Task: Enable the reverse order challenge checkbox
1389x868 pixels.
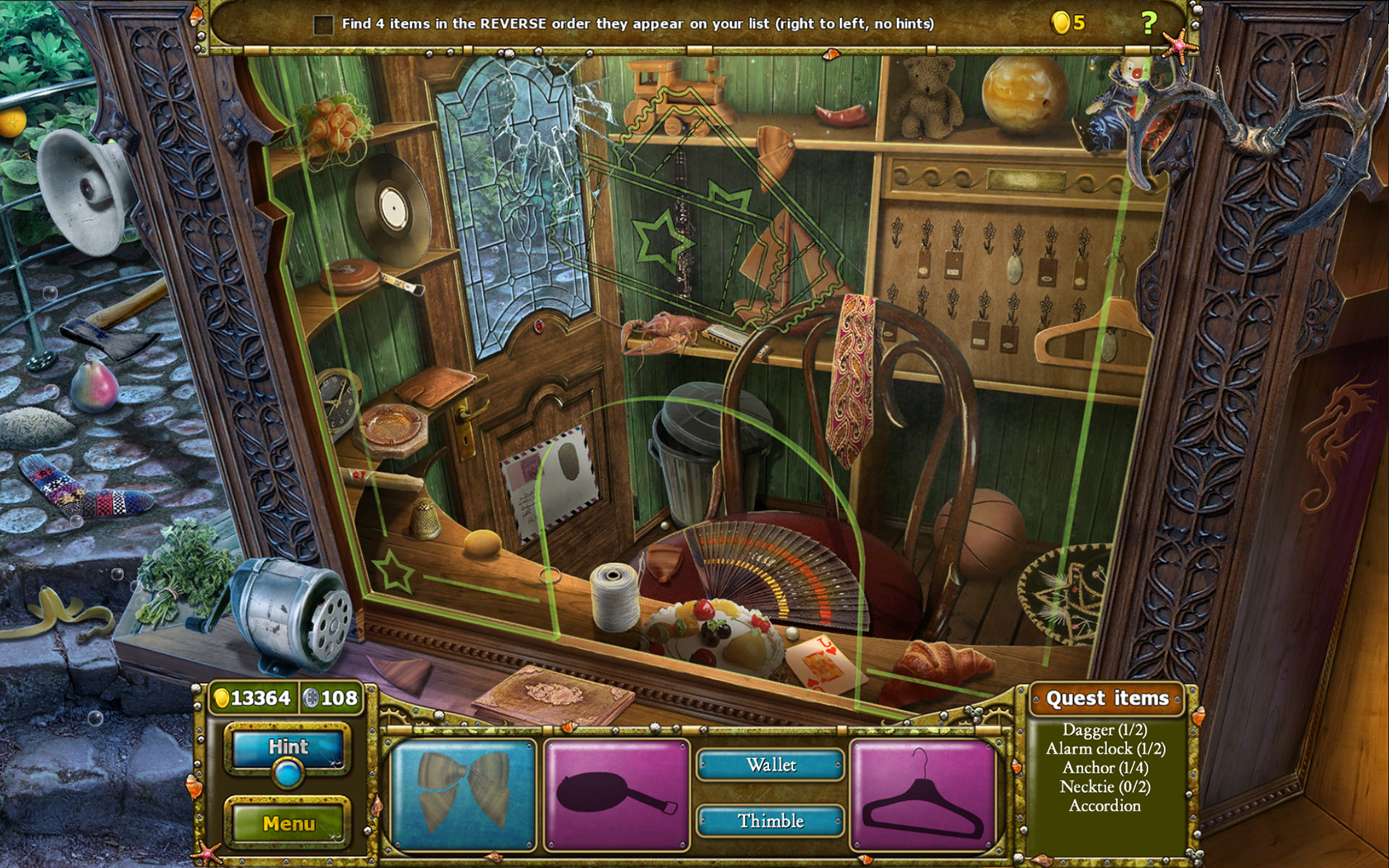Action: (x=322, y=24)
